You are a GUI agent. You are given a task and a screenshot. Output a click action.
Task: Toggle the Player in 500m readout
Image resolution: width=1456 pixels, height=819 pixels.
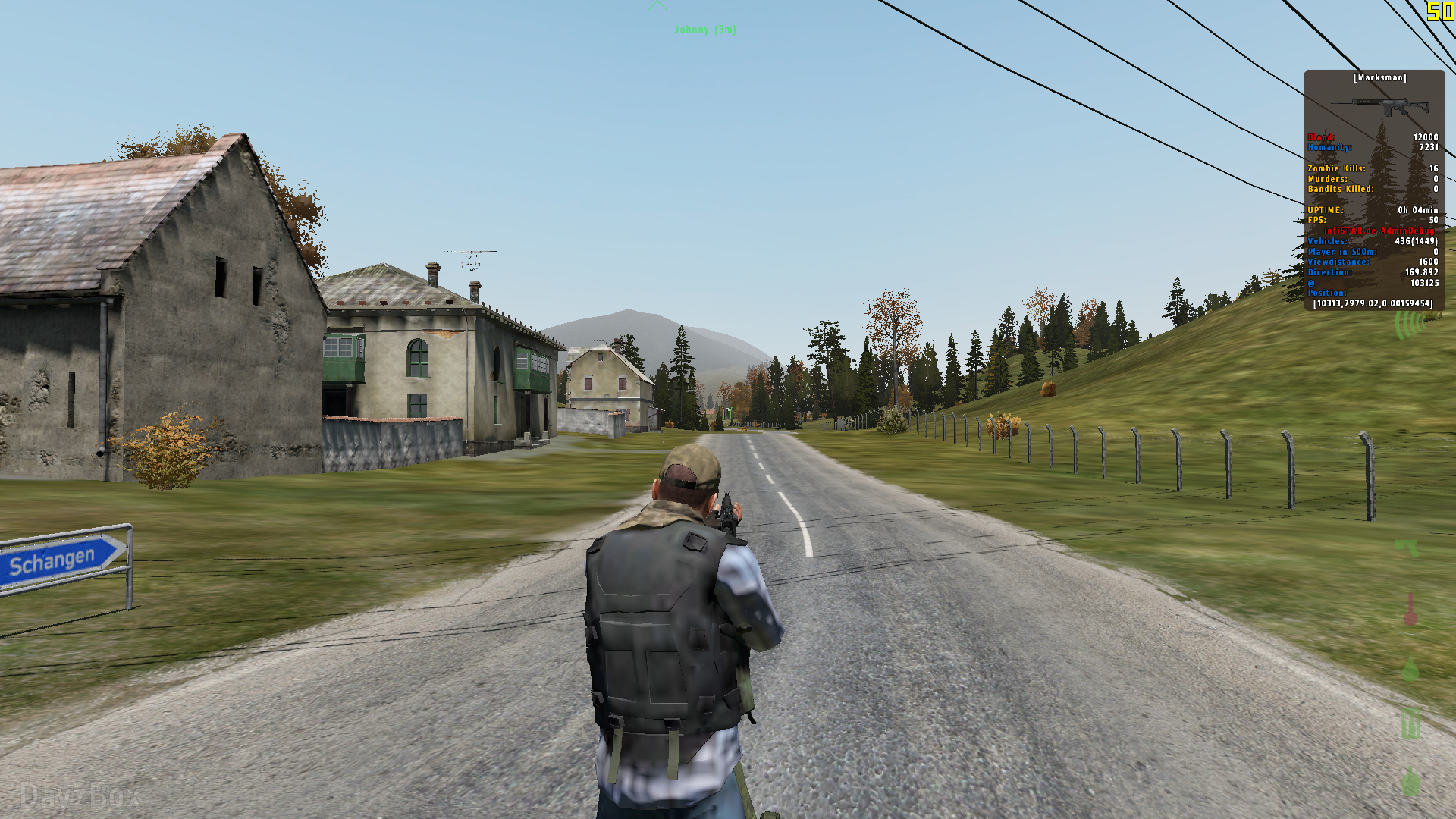pos(1342,251)
